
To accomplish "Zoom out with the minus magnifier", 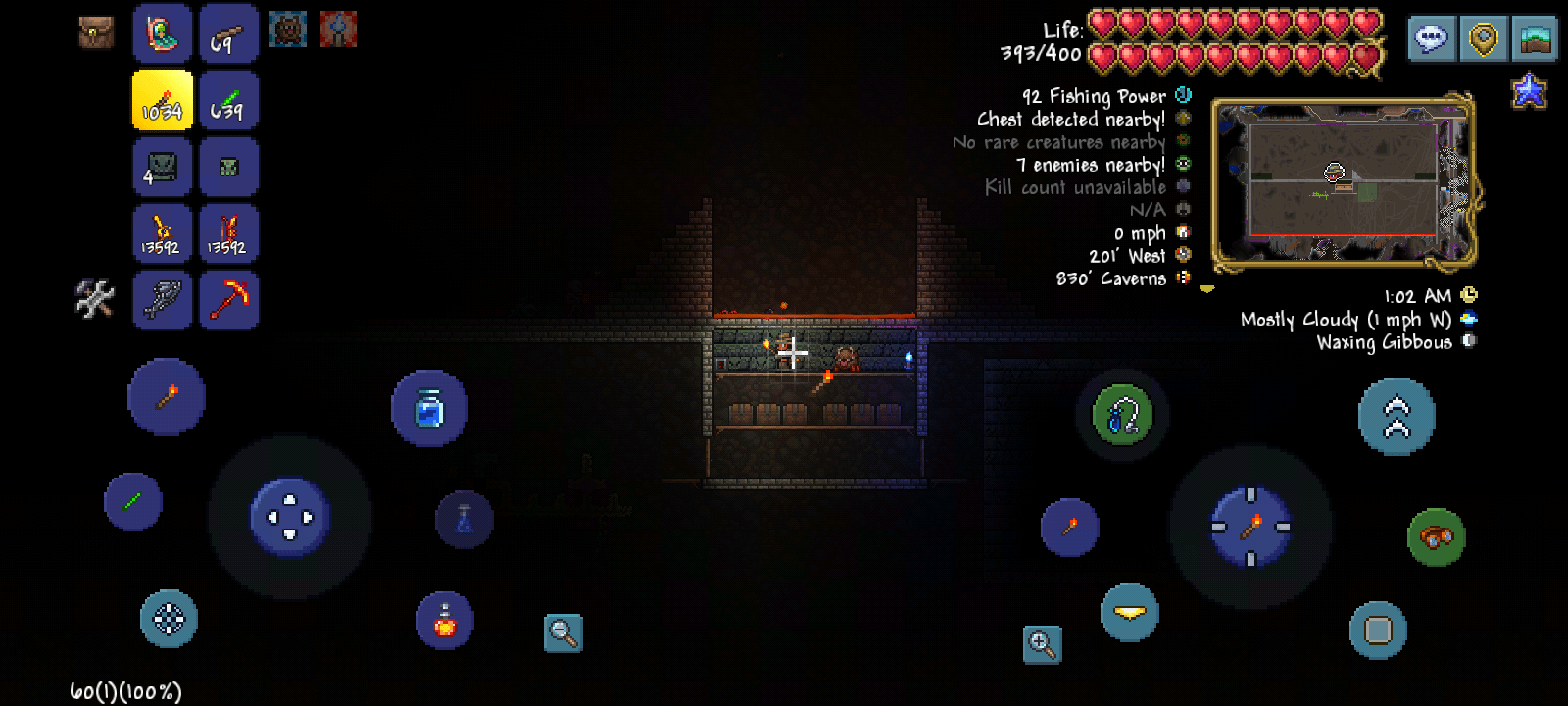I will (563, 633).
